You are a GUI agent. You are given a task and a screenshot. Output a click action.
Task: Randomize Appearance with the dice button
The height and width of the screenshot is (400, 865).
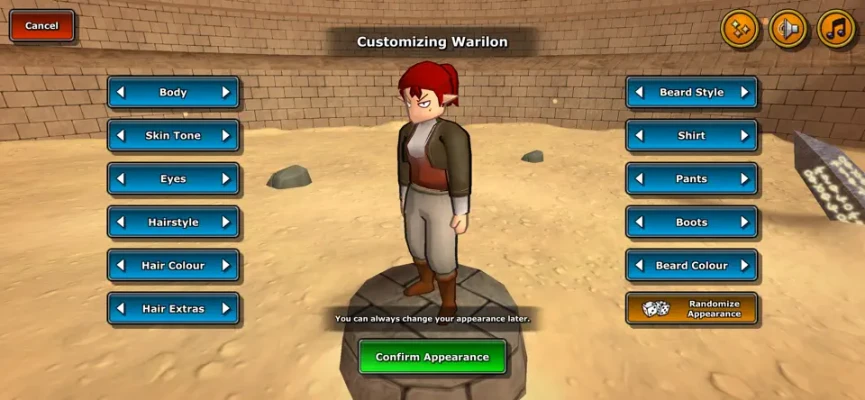[x=691, y=308]
